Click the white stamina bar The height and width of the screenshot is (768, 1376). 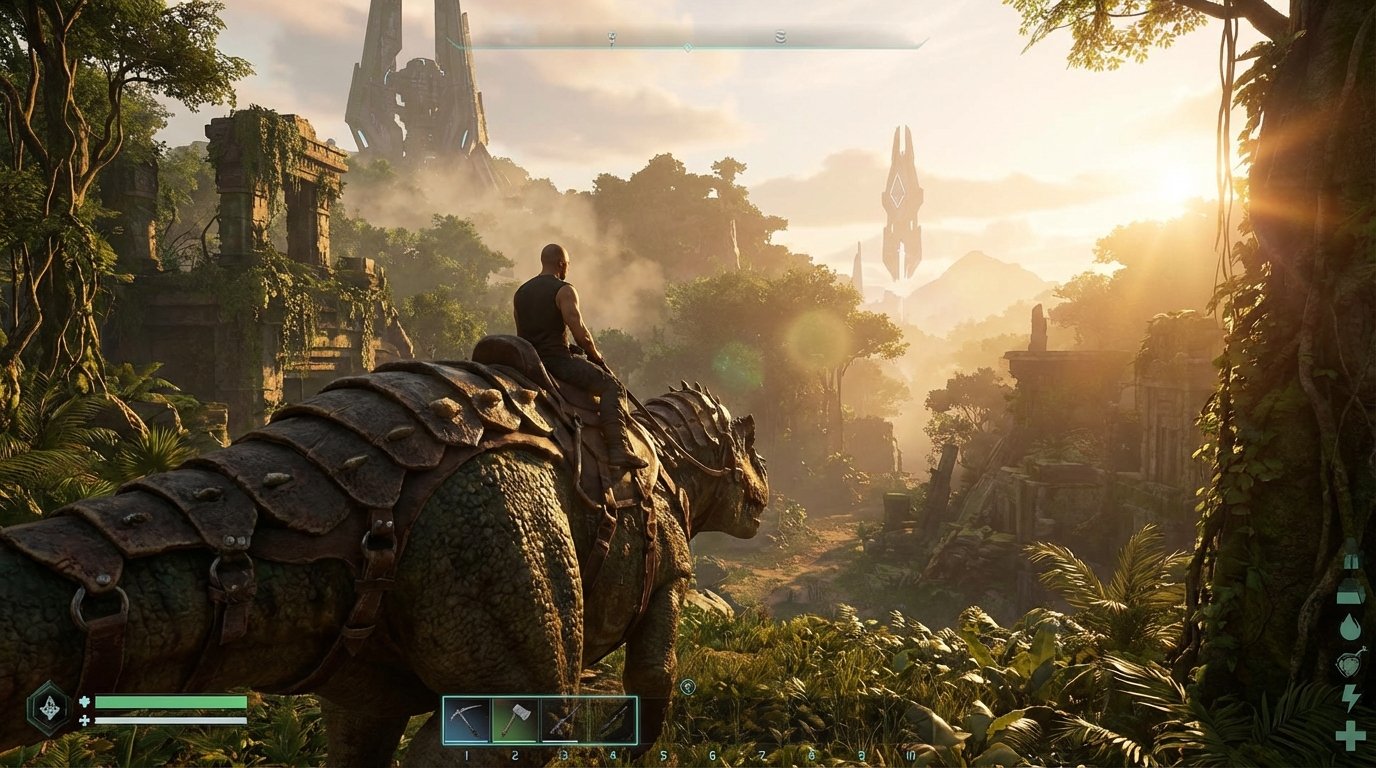tap(170, 721)
